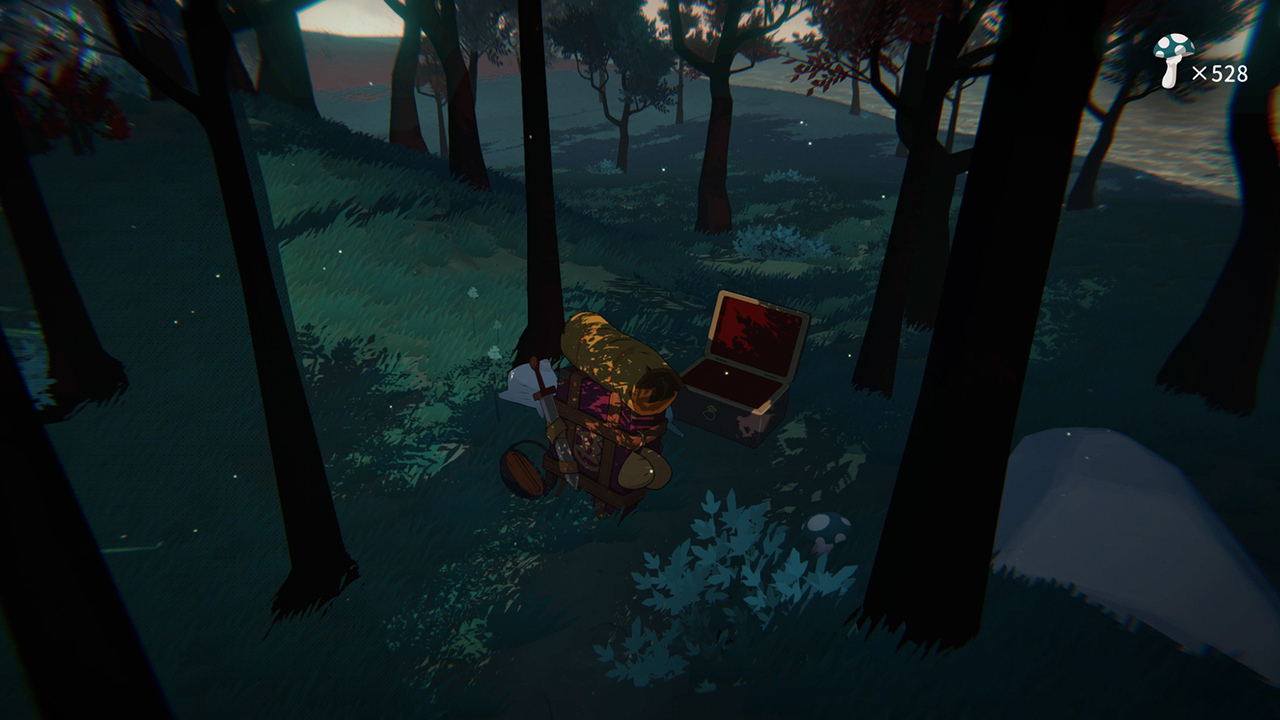Click the glowing firefly near the chest lid
Image resolution: width=1280 pixels, height=720 pixels.
pyautogui.click(x=726, y=373)
